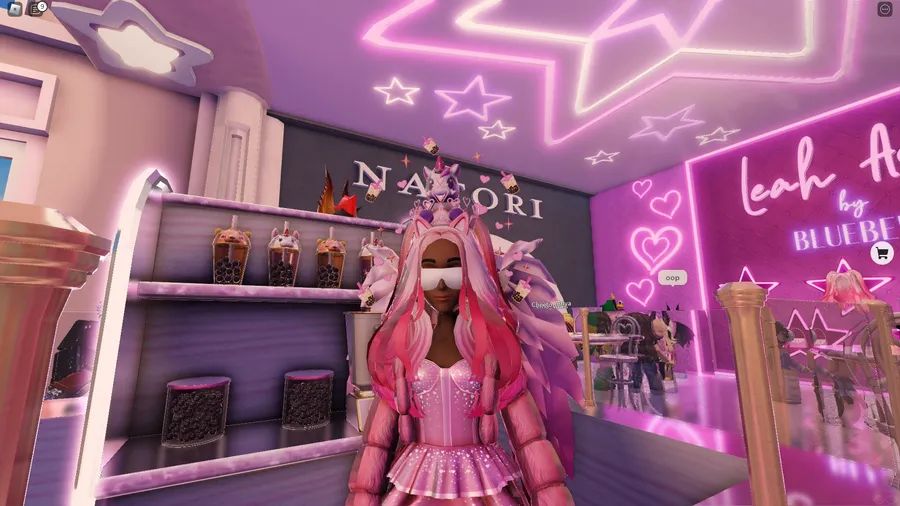Open the three-dot more options menu
This screenshot has width=900, height=506.
[x=884, y=9]
